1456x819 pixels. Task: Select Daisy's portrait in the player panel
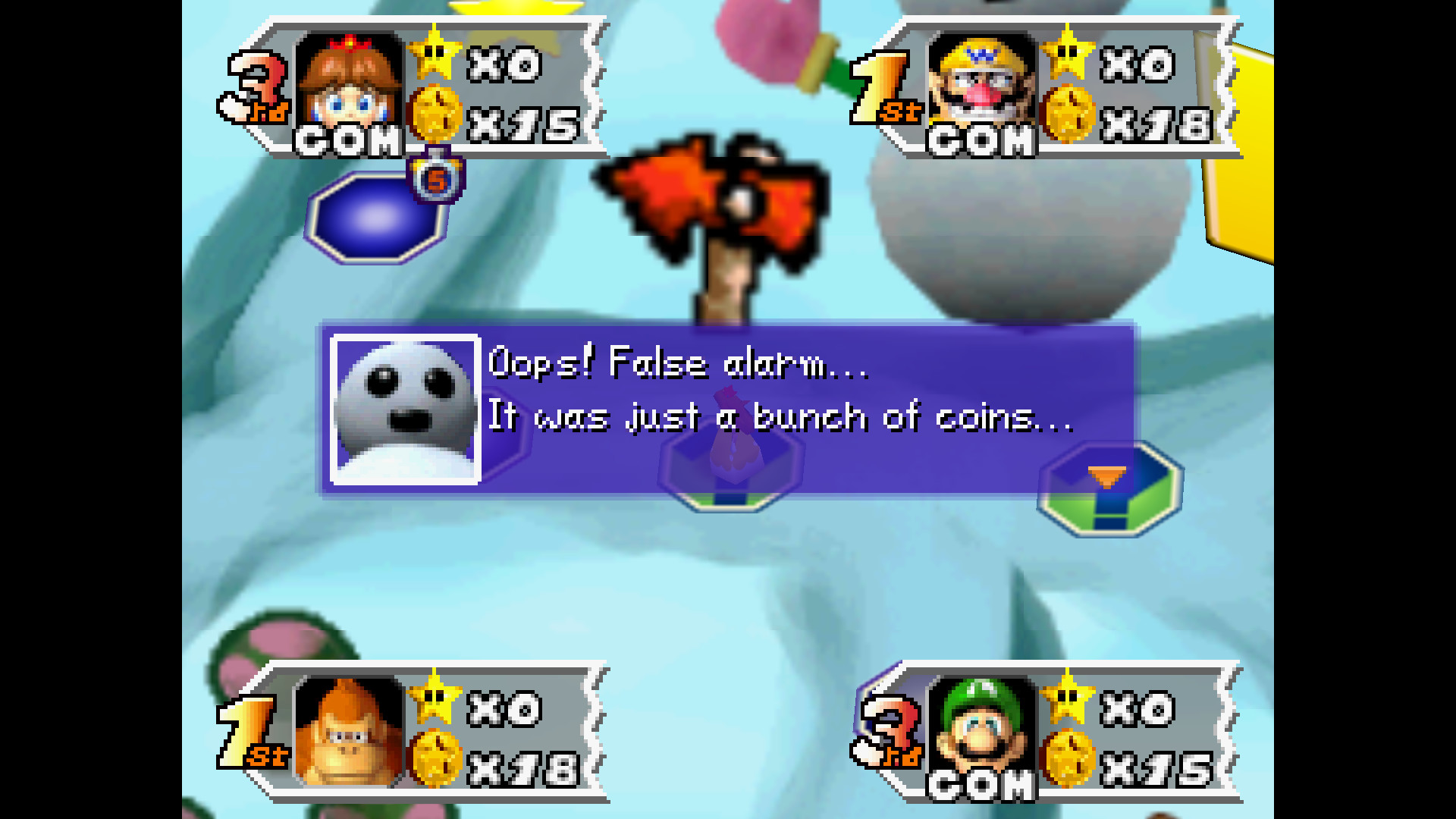coord(349,82)
